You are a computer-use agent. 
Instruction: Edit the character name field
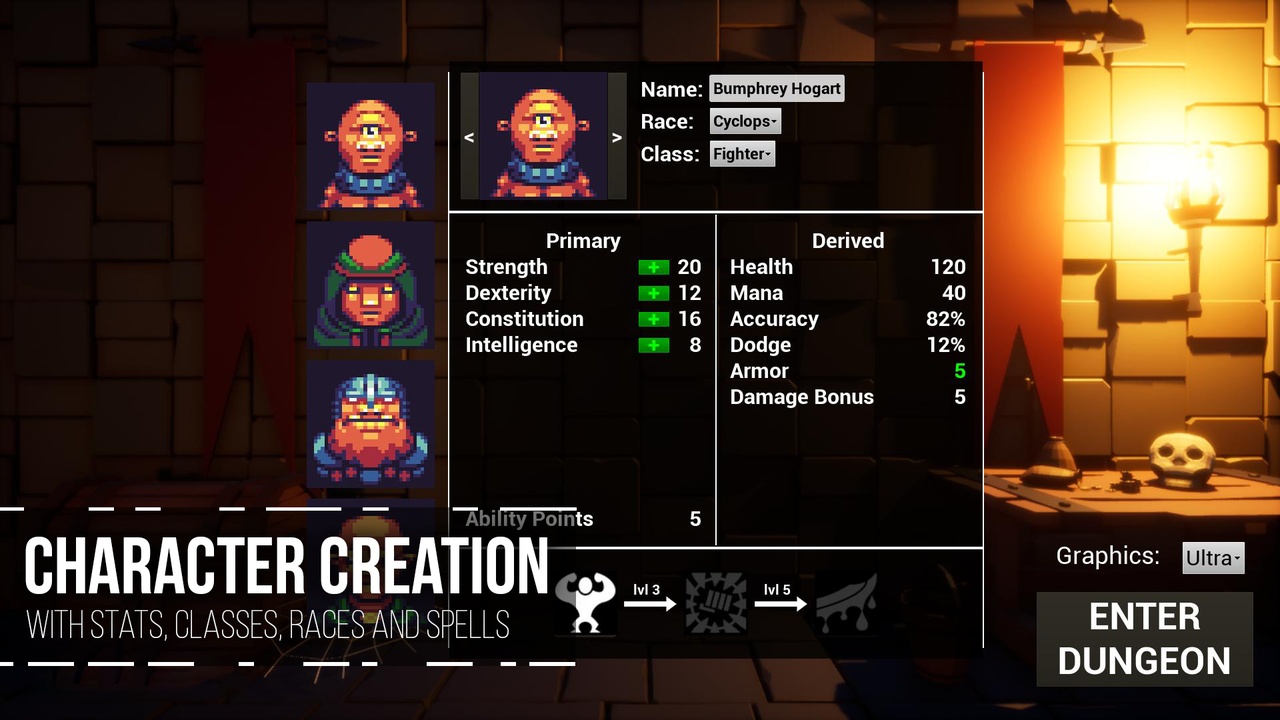tap(777, 89)
